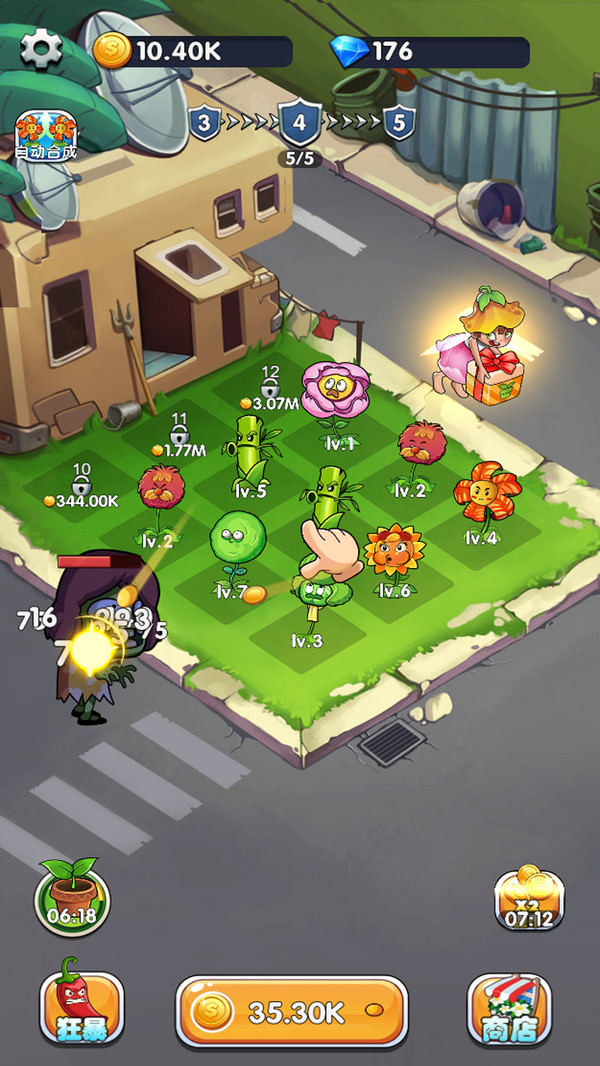Unlock the 1.77M locked tile
The height and width of the screenshot is (1066, 600).
click(179, 437)
